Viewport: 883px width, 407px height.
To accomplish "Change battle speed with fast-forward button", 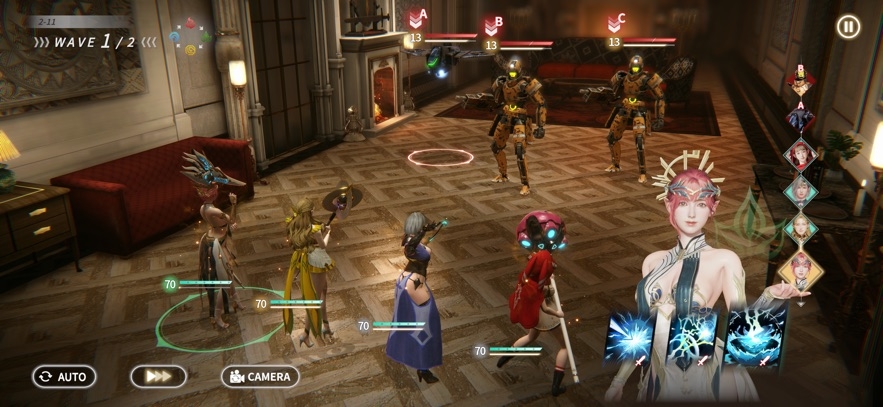I will pos(158,377).
